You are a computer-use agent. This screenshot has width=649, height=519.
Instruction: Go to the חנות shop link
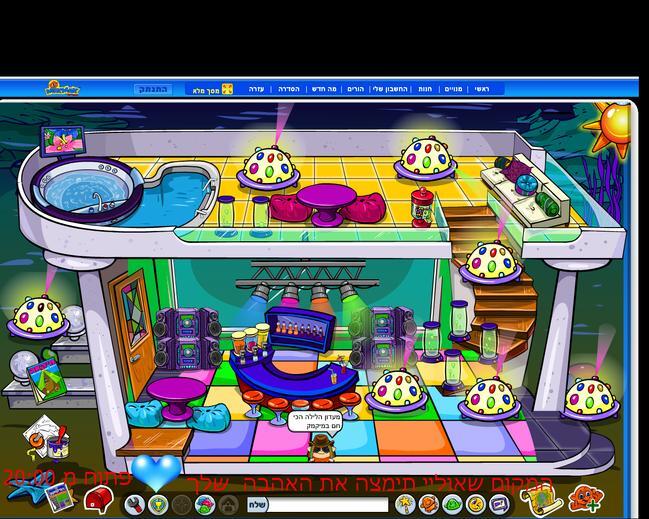point(425,89)
